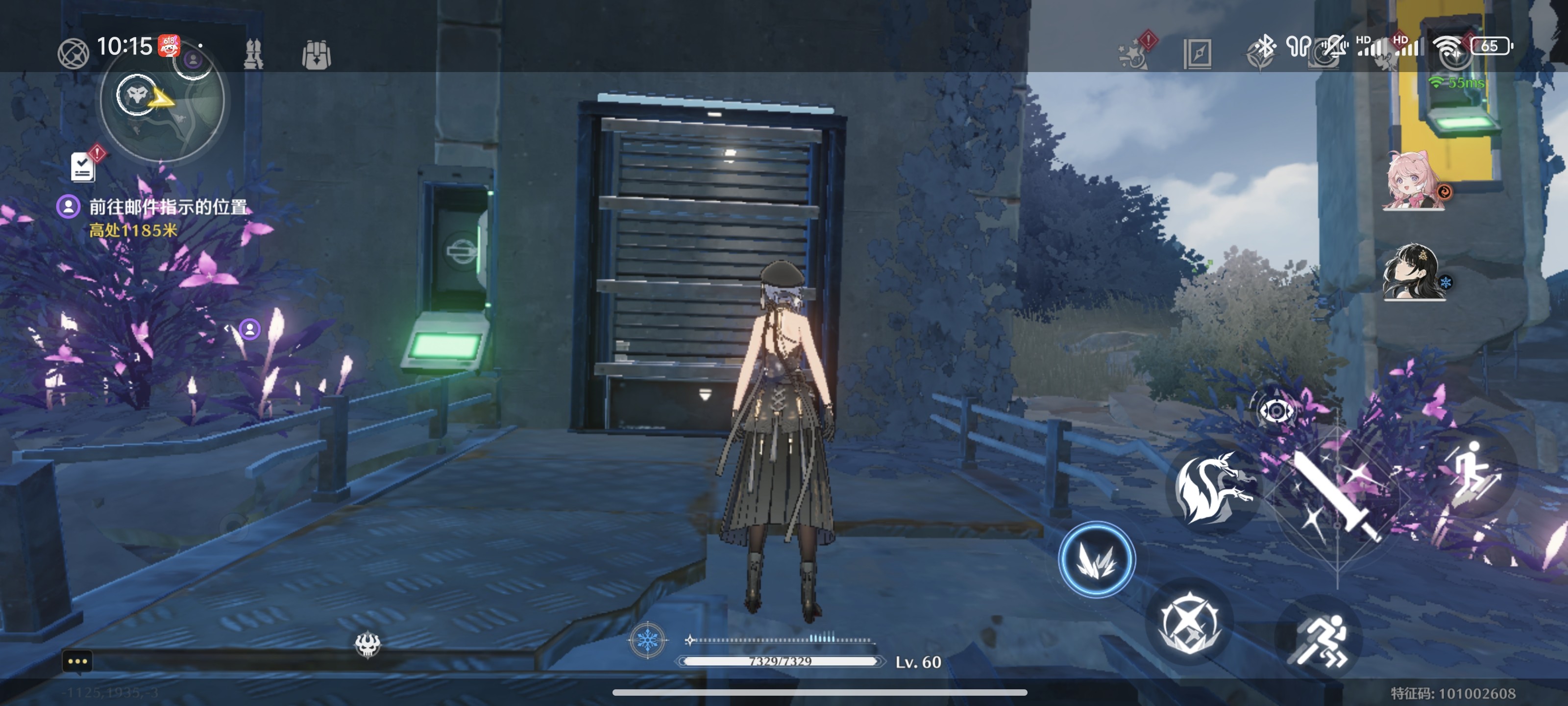Screen dimensions: 1568x706
Task: Tap the skull icon above the chat bar
Action: click(367, 645)
